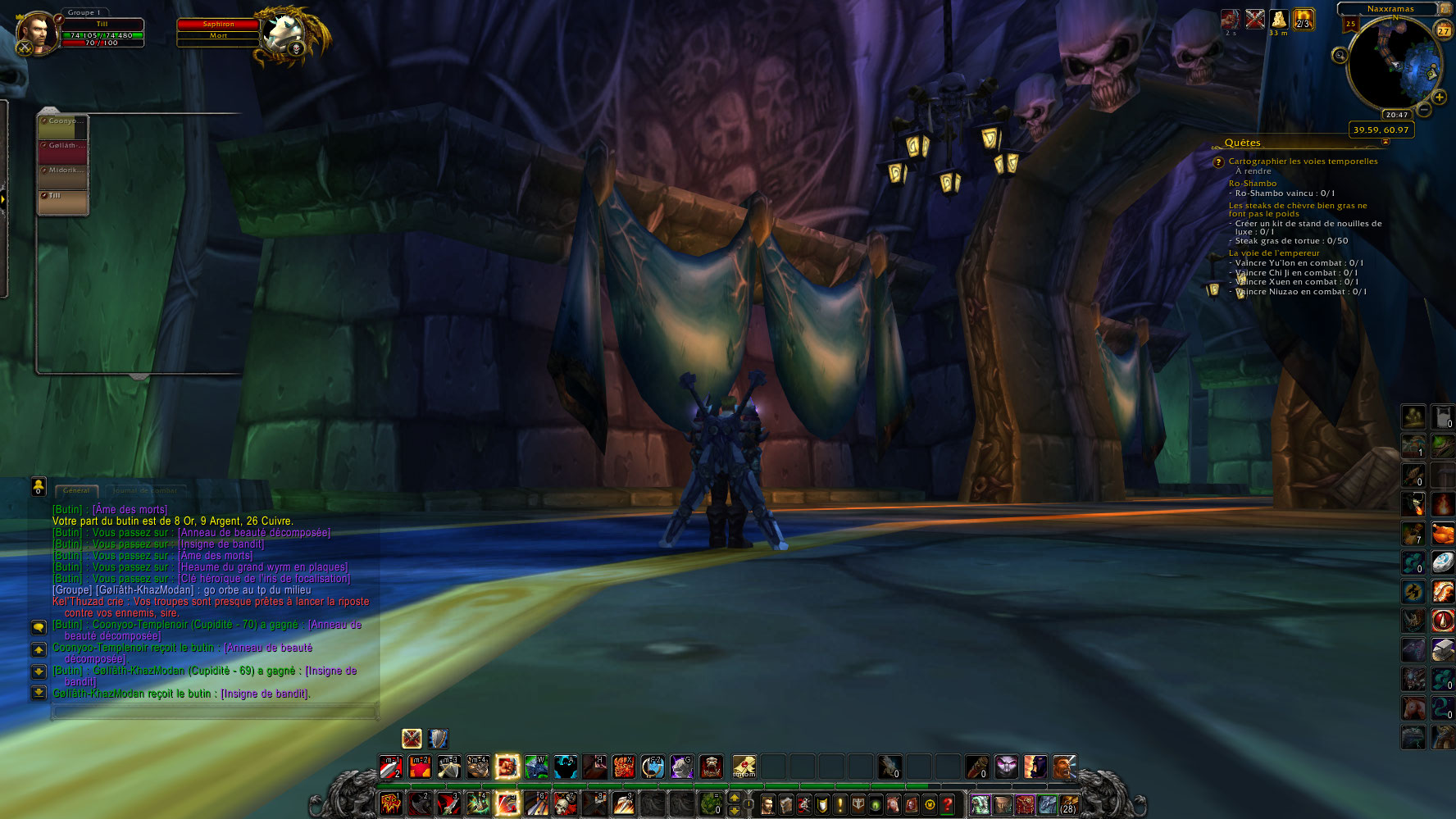Click Till's player portrait
The image size is (1456, 819).
[37, 32]
